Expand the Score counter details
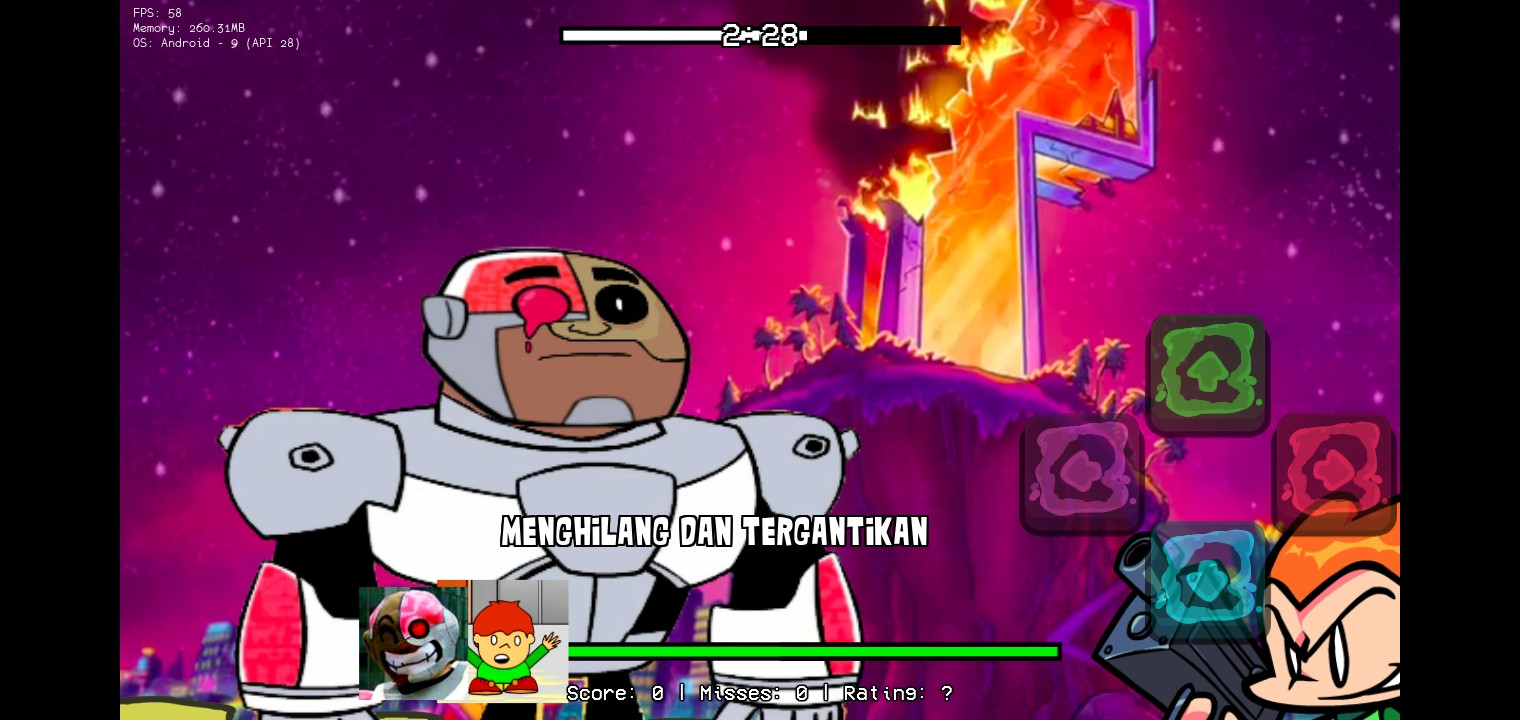Viewport: 1520px width, 720px height. (613, 693)
